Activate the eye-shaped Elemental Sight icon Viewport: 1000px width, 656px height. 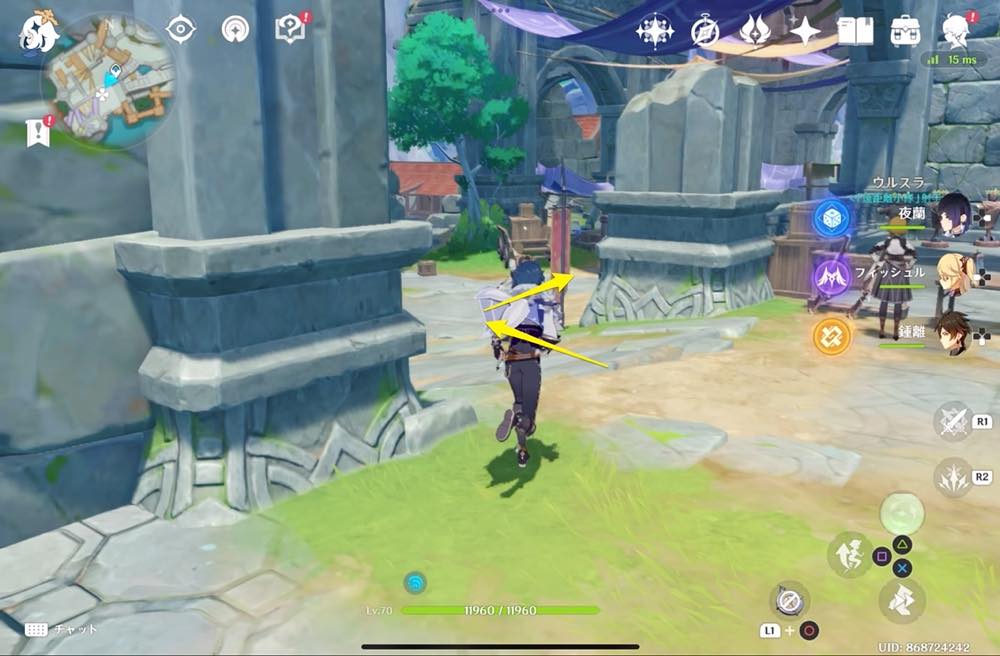click(180, 29)
